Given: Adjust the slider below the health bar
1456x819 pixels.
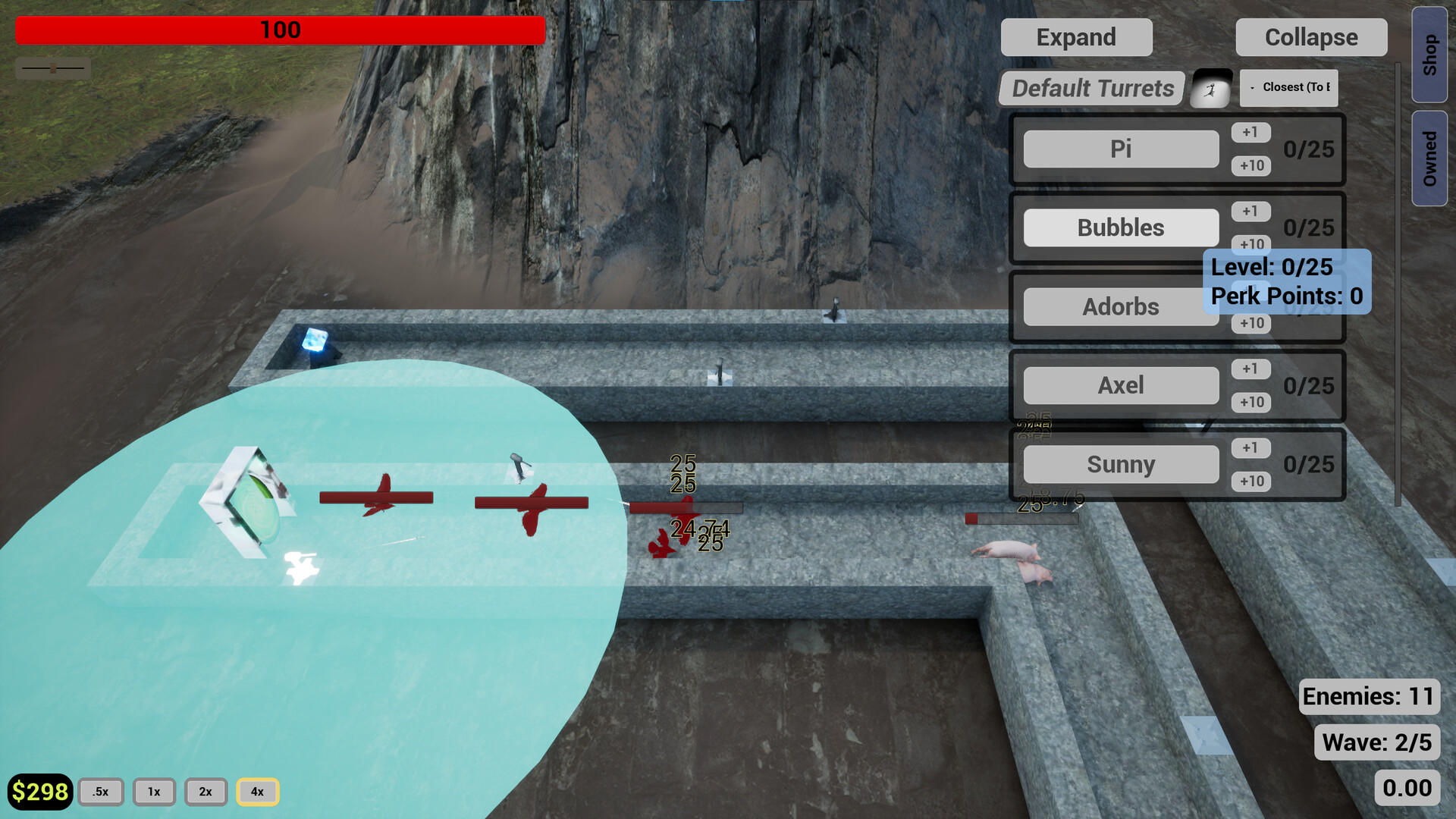Looking at the screenshot, I should 53,67.
